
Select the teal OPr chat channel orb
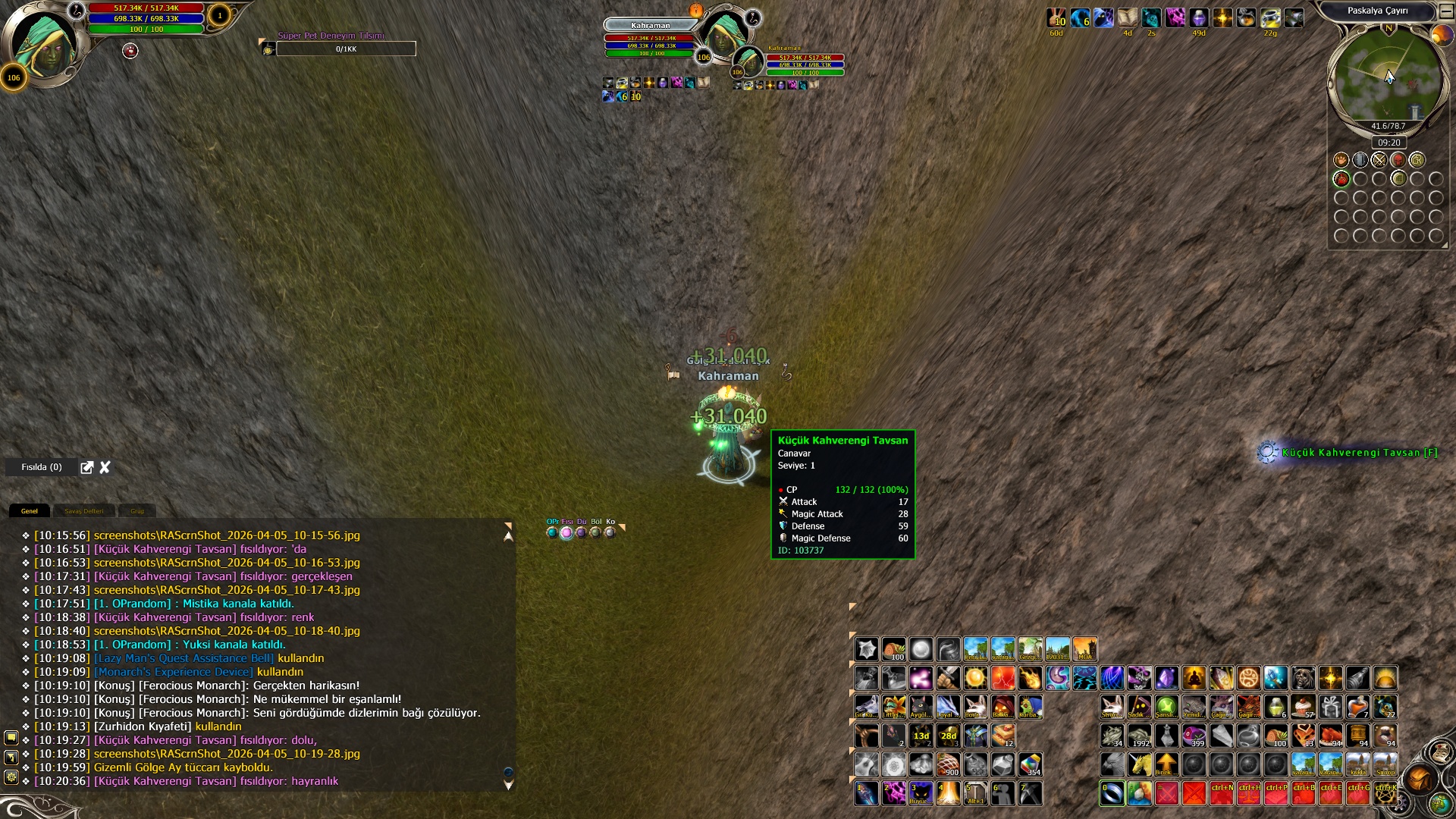tap(552, 533)
